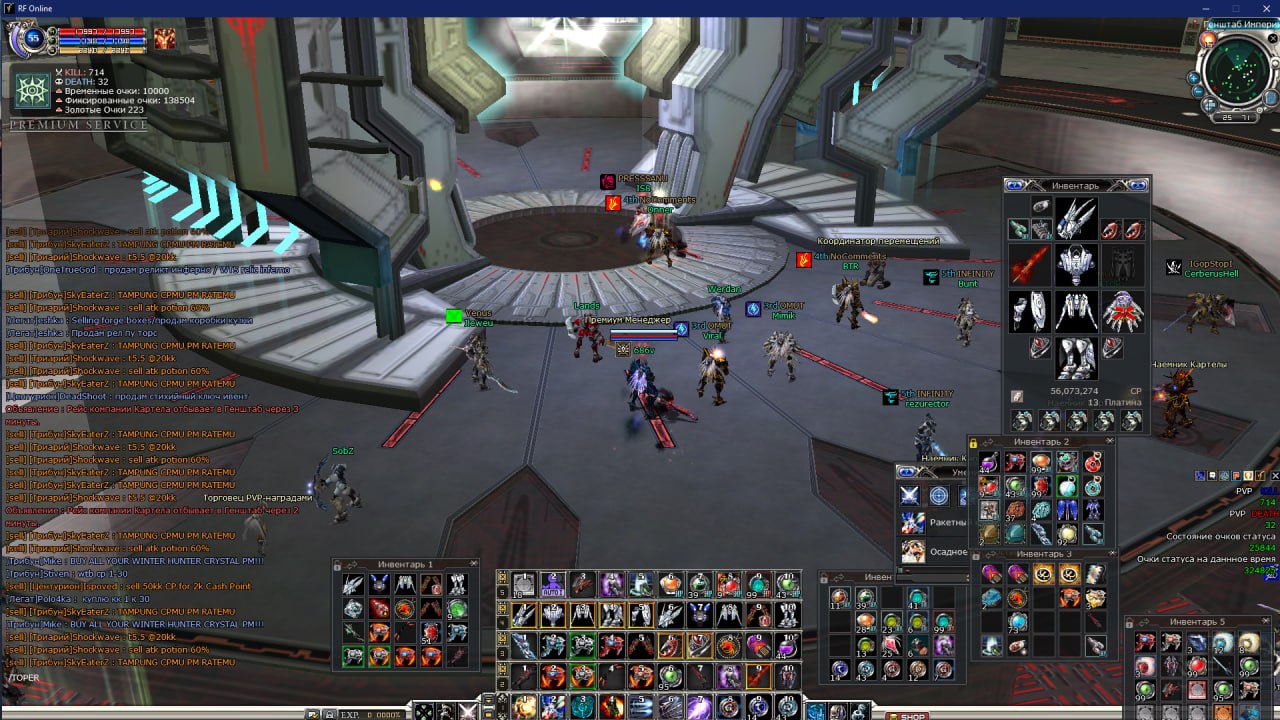1280x720 pixels.
Task: Select item stack of 51 in Инвентарь 1
Action: tap(431, 632)
